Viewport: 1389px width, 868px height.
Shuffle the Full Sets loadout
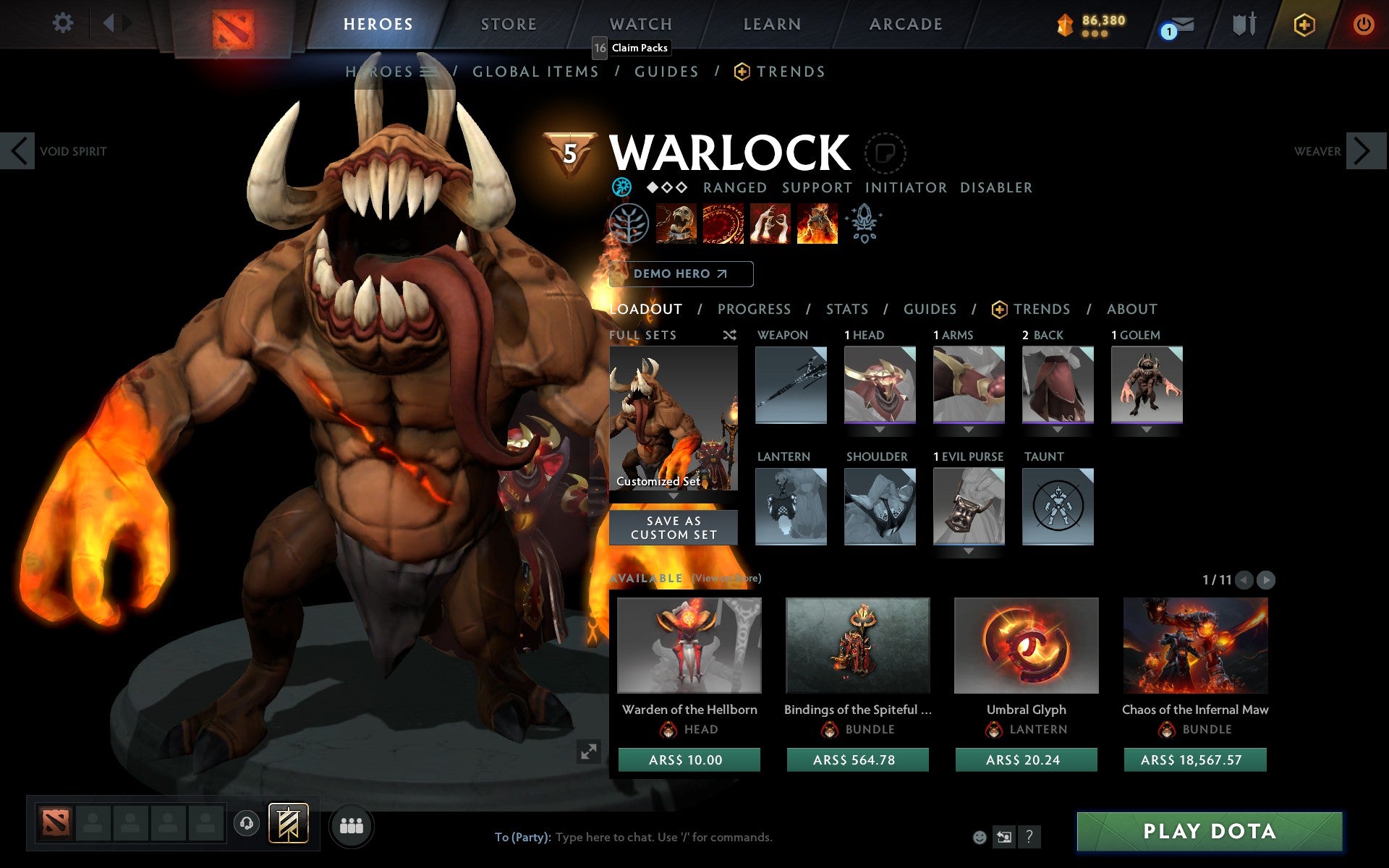tap(729, 336)
